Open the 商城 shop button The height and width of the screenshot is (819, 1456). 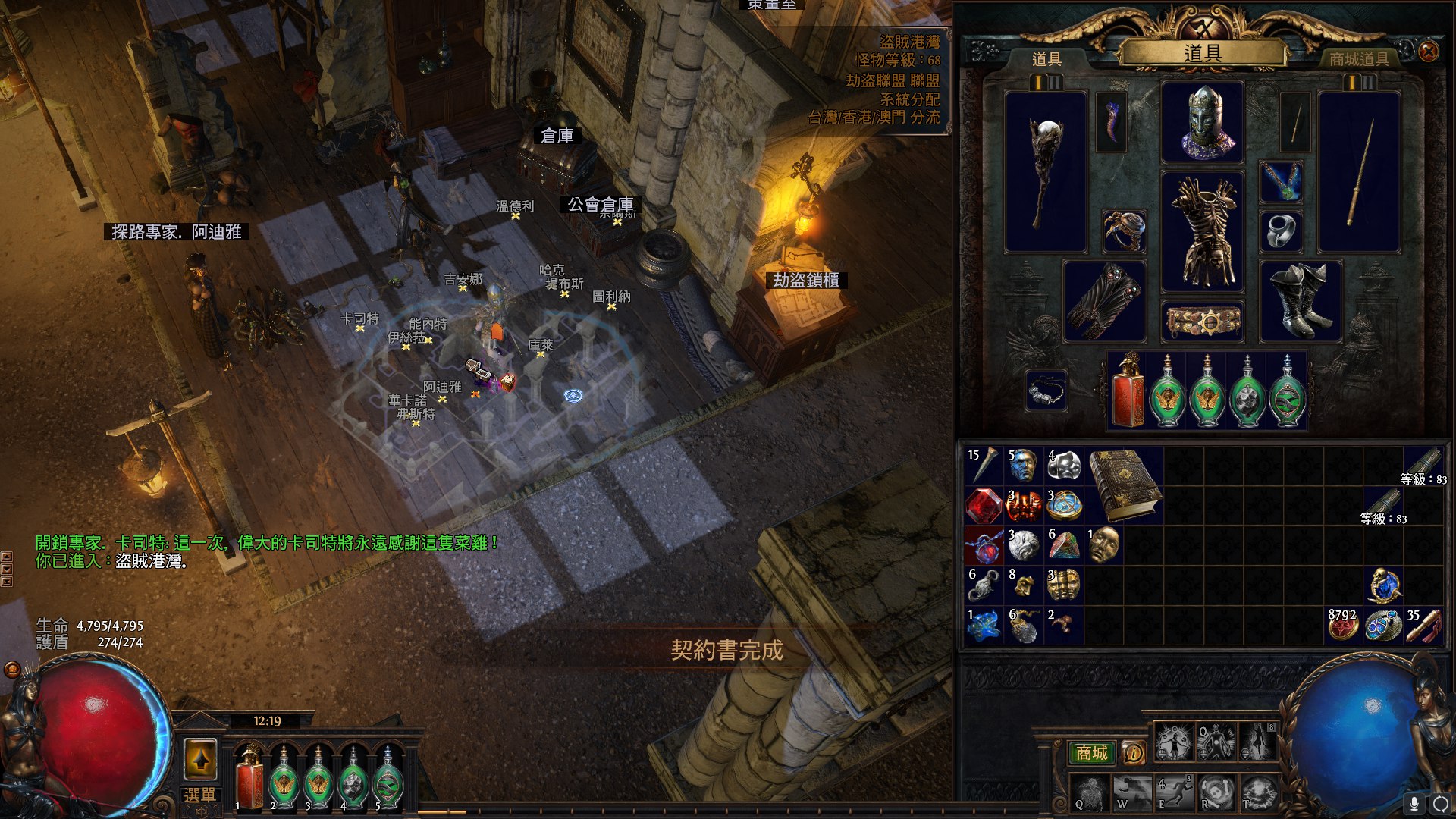point(1091,752)
